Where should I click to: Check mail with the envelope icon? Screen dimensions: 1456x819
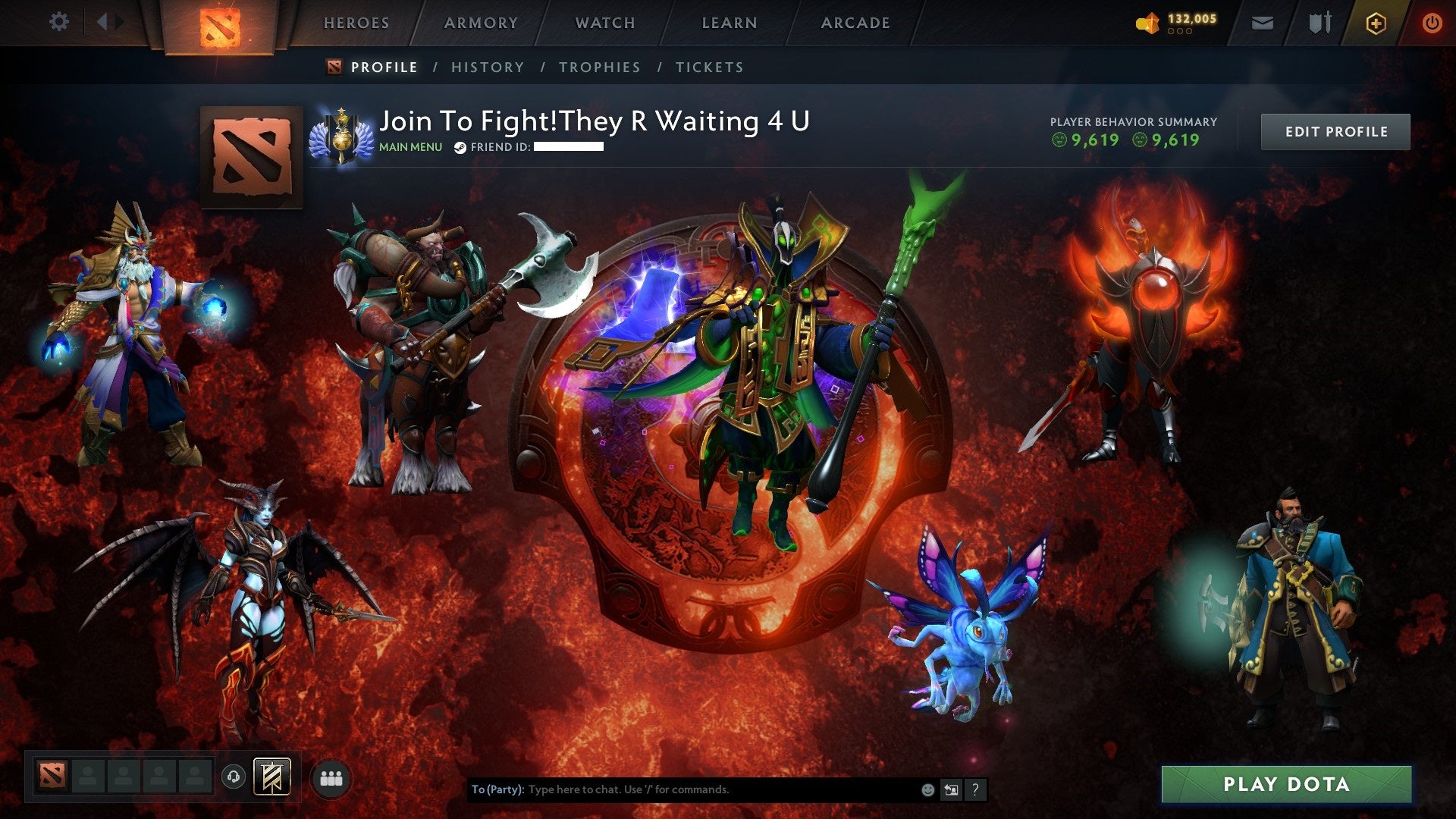click(1260, 22)
